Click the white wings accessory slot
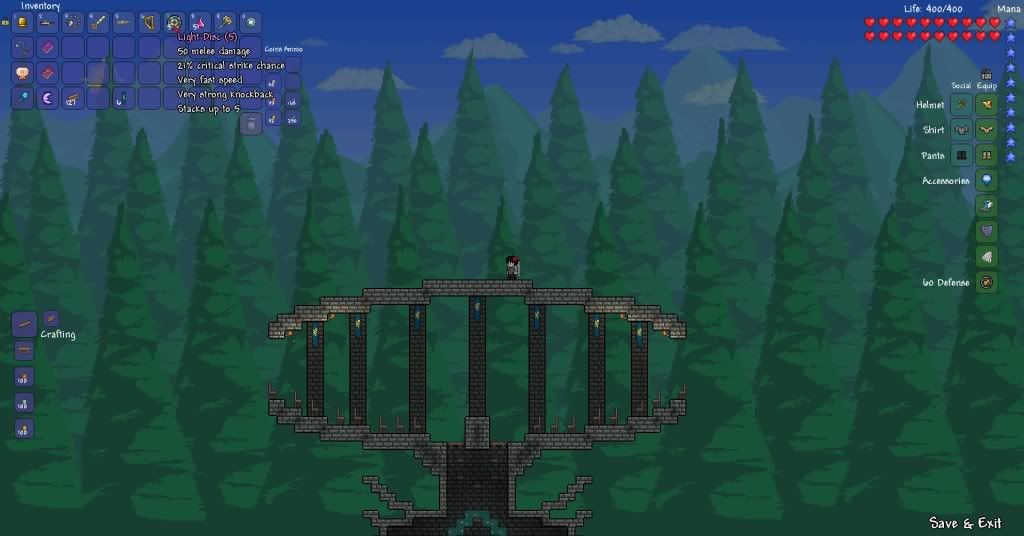1024x536 pixels. (x=987, y=257)
